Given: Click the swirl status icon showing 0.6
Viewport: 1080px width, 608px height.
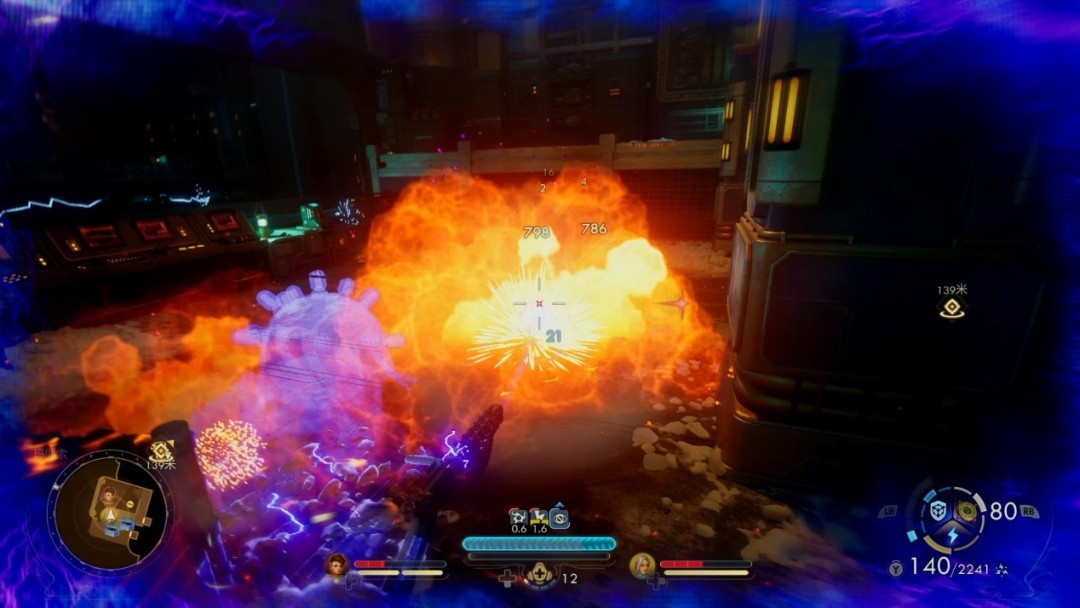Looking at the screenshot, I should 518,517.
